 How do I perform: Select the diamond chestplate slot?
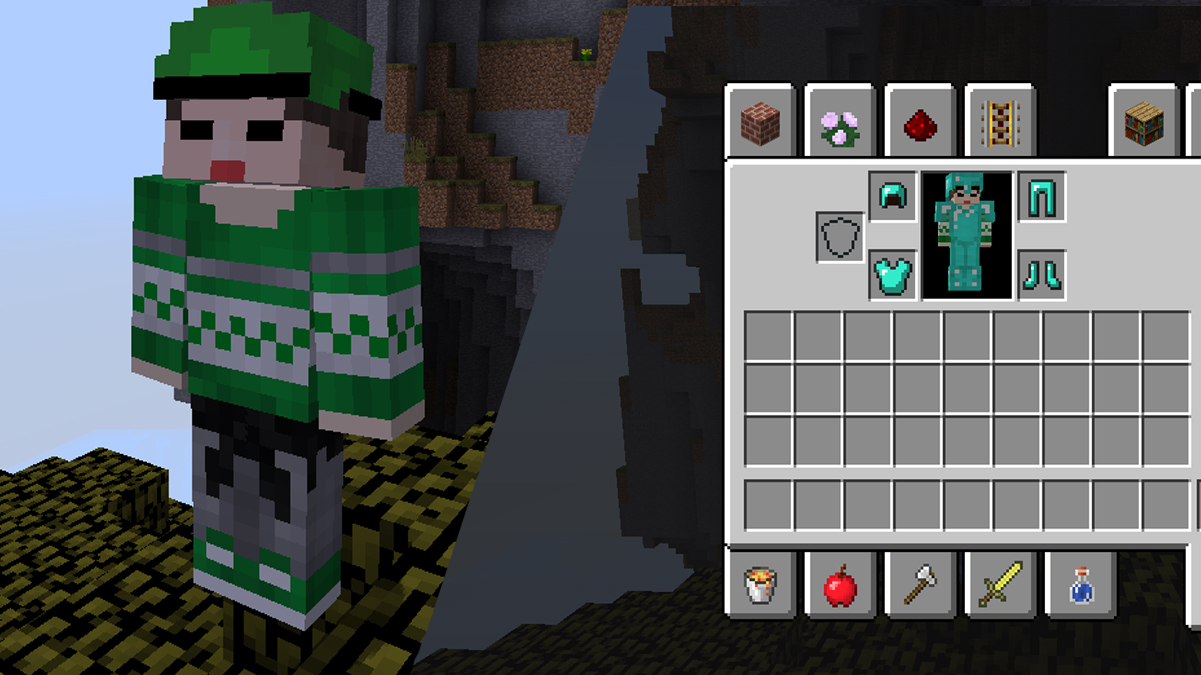892,274
